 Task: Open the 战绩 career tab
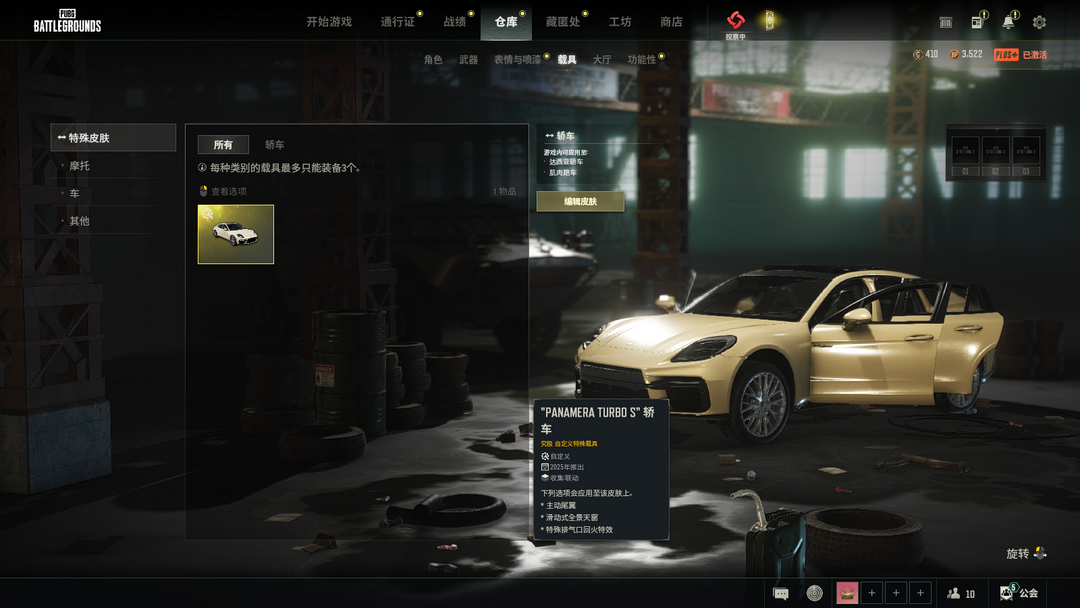455,22
